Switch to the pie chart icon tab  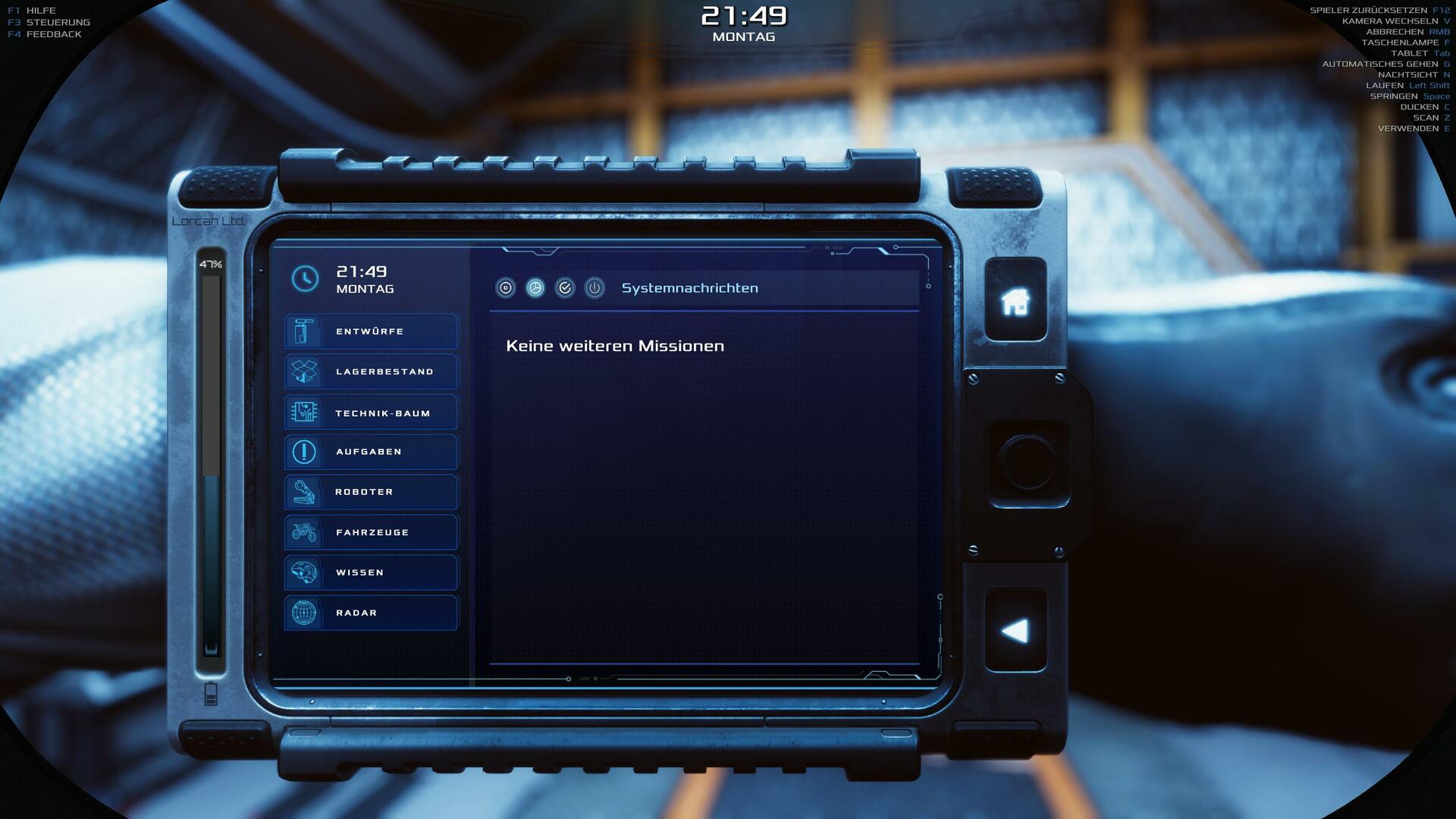[535, 288]
